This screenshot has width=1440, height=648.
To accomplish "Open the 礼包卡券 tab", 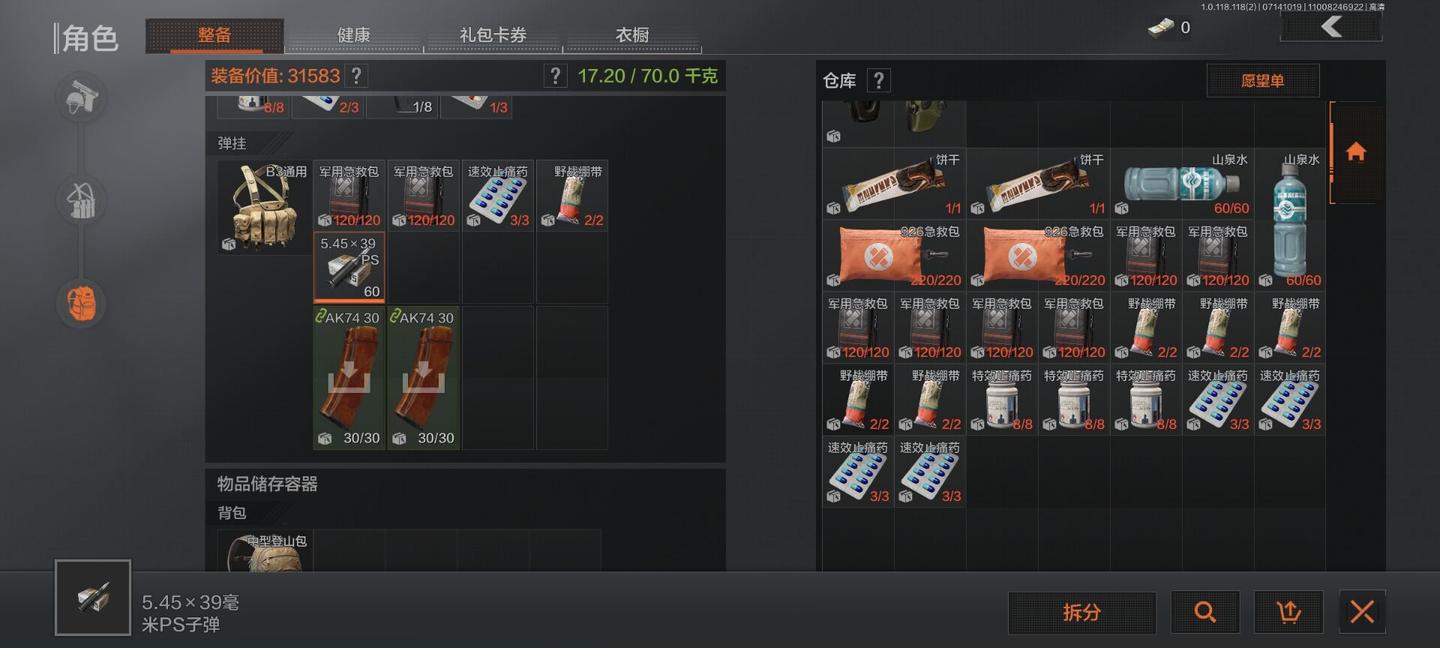I will pyautogui.click(x=493, y=35).
